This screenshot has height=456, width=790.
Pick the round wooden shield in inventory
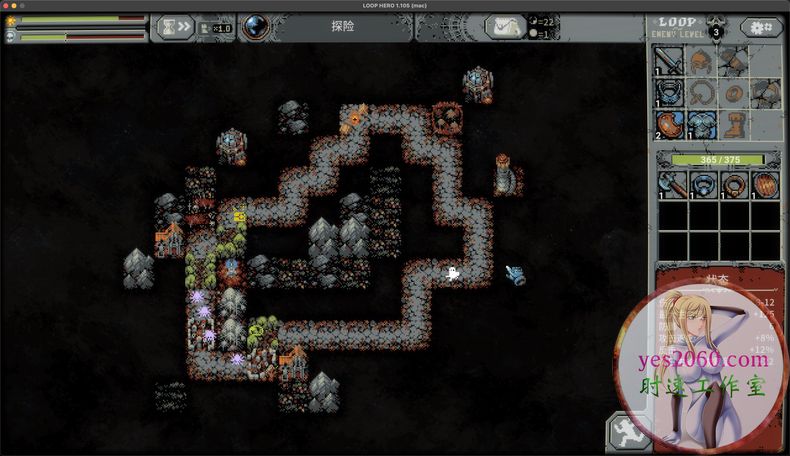tap(766, 184)
